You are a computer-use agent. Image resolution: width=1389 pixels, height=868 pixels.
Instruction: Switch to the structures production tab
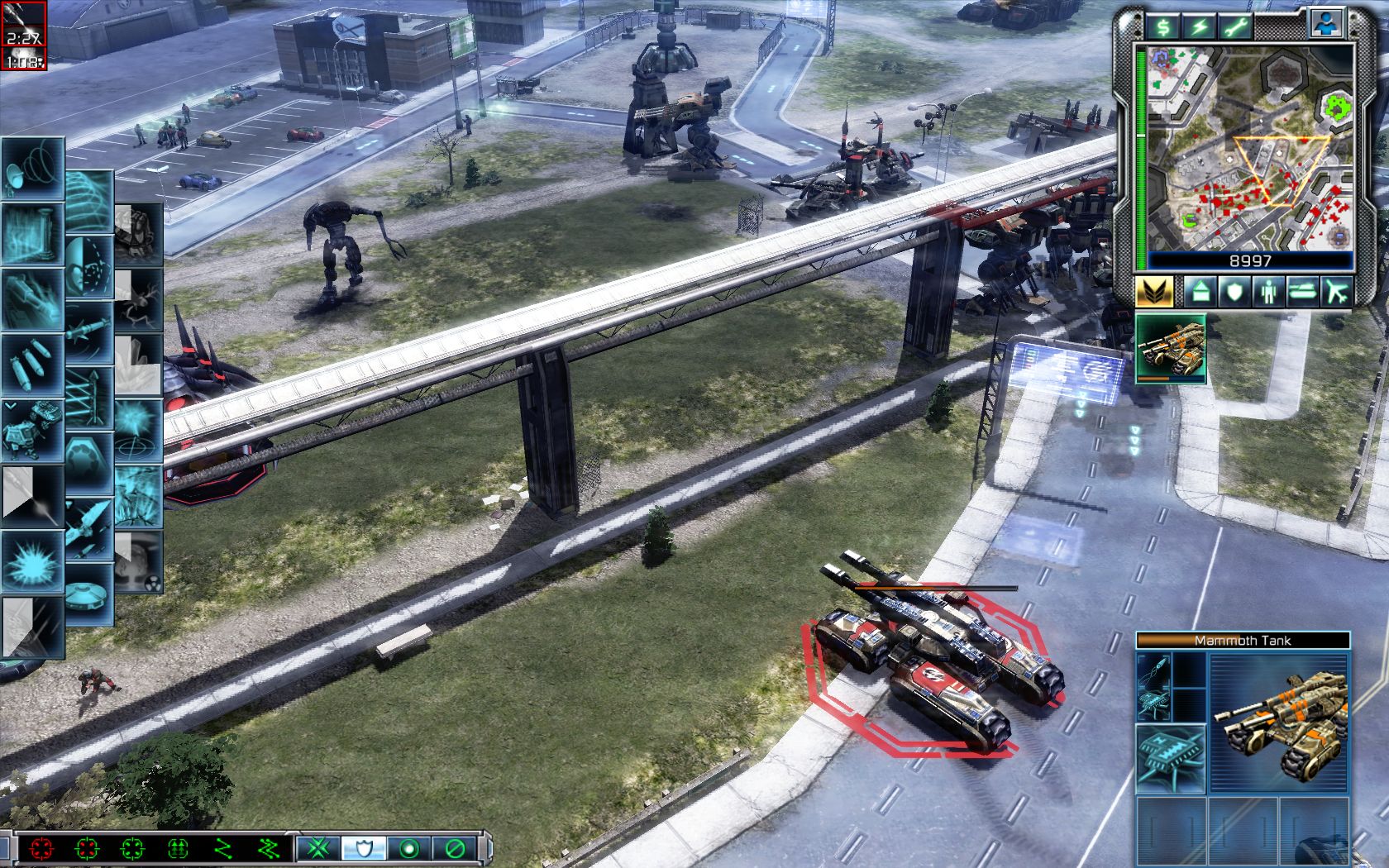(1200, 291)
